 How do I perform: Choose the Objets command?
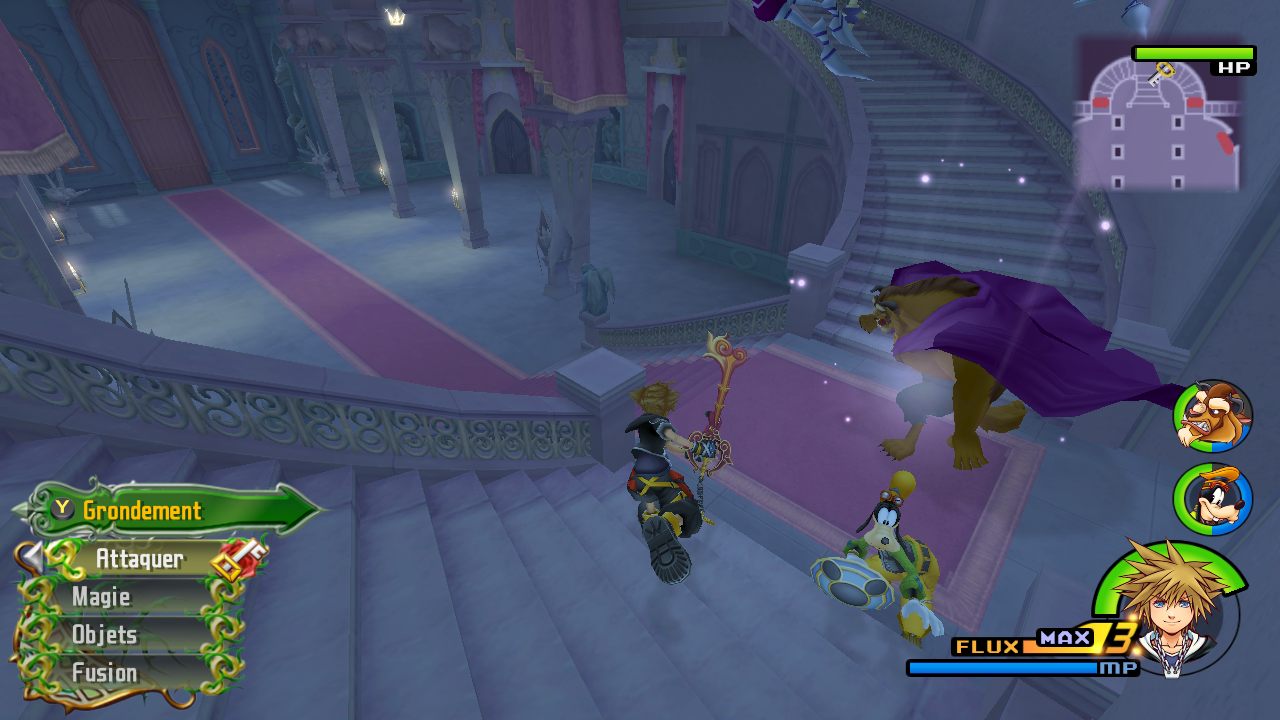105,635
